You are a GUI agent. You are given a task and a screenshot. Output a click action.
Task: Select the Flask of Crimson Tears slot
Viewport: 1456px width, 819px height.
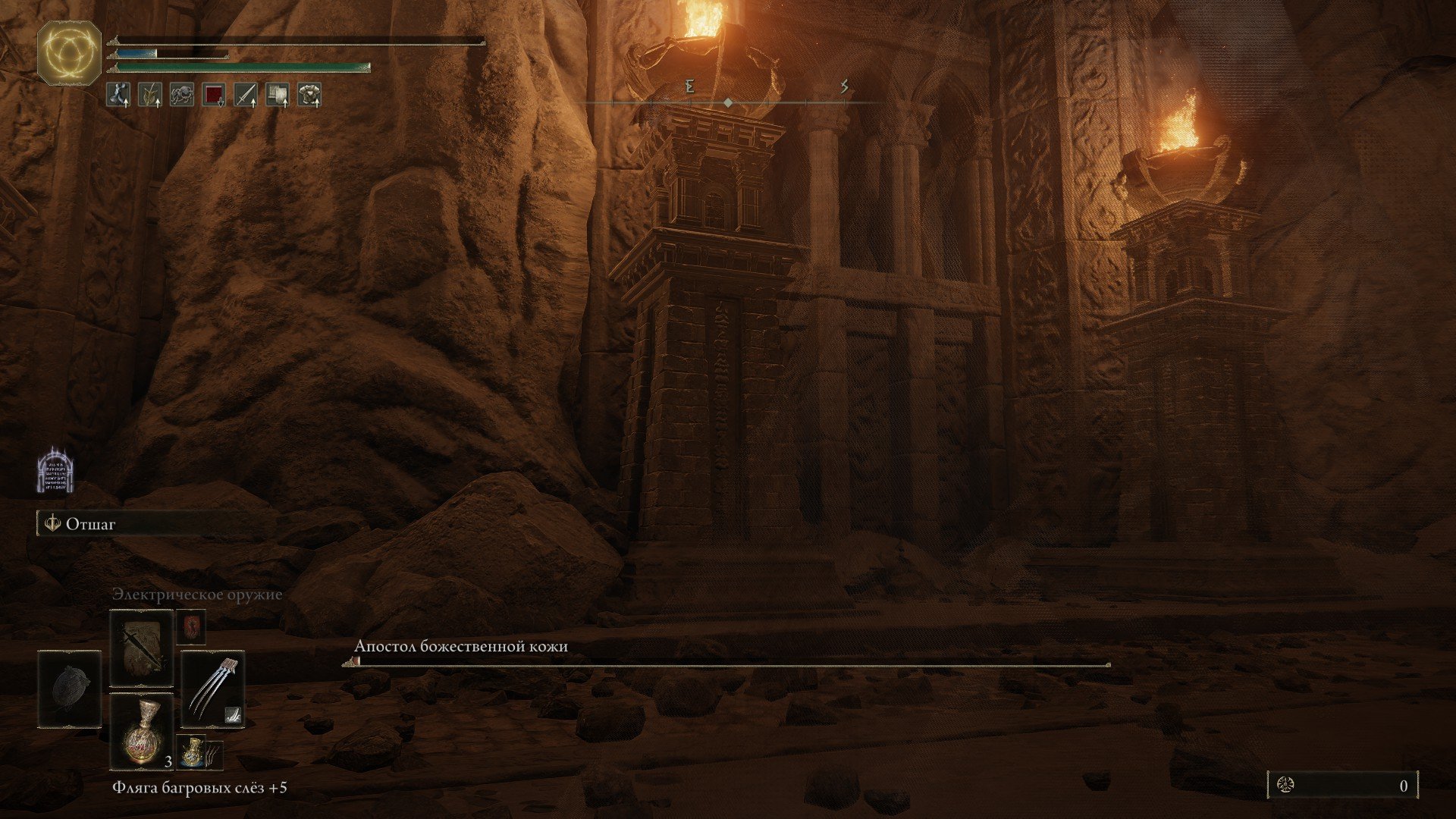coord(142,731)
